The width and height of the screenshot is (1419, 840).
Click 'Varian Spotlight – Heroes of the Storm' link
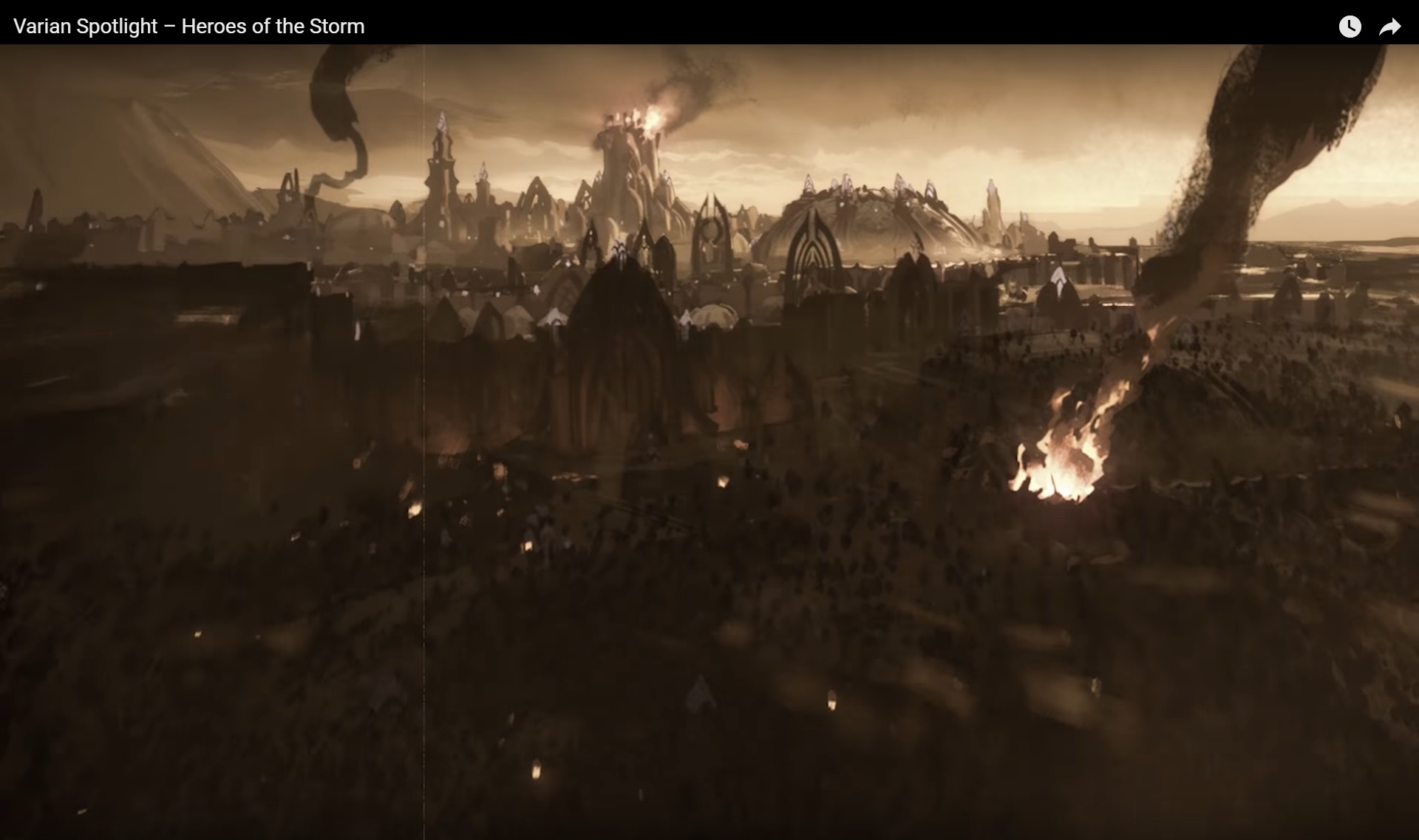click(189, 26)
